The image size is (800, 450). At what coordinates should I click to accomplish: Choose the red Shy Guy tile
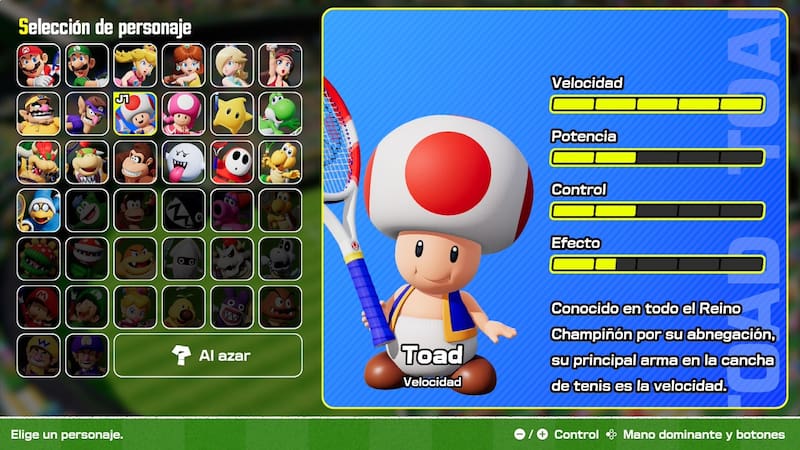pyautogui.click(x=232, y=162)
